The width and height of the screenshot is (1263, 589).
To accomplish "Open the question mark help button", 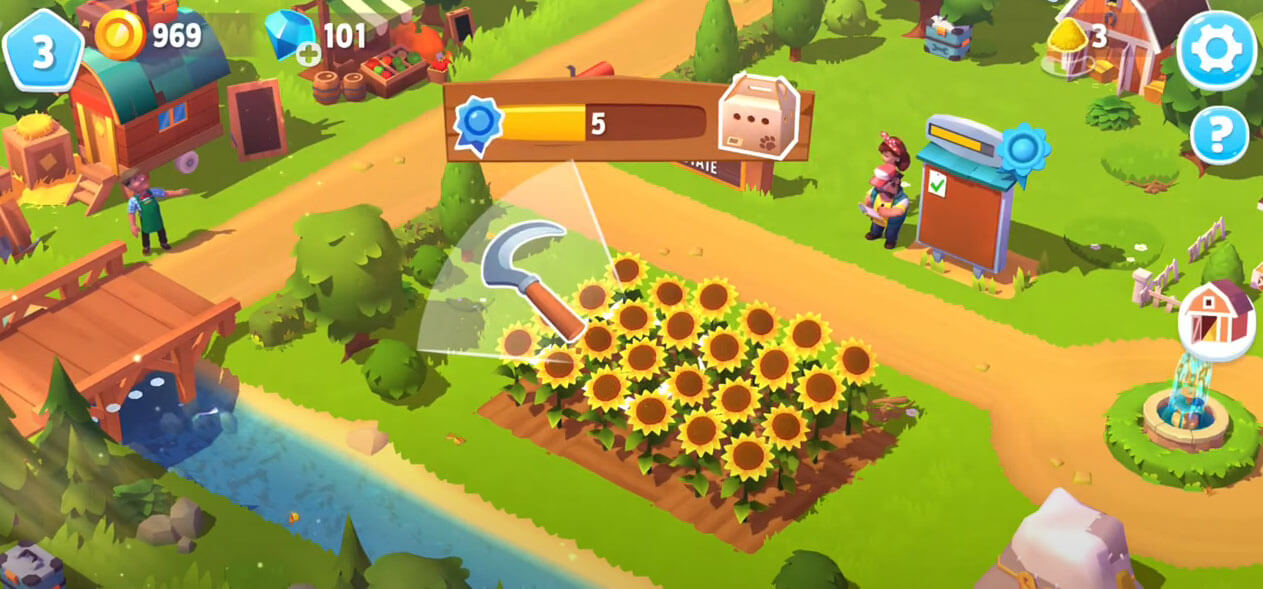I will (1219, 135).
